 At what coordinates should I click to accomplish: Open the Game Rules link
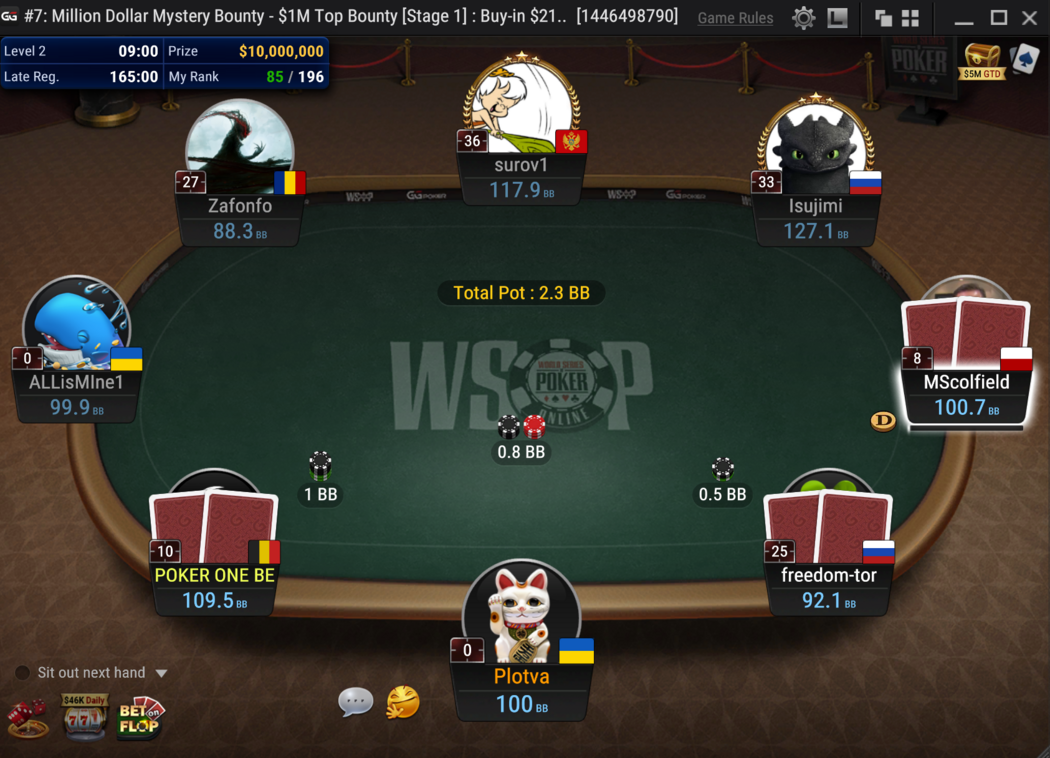pos(735,18)
